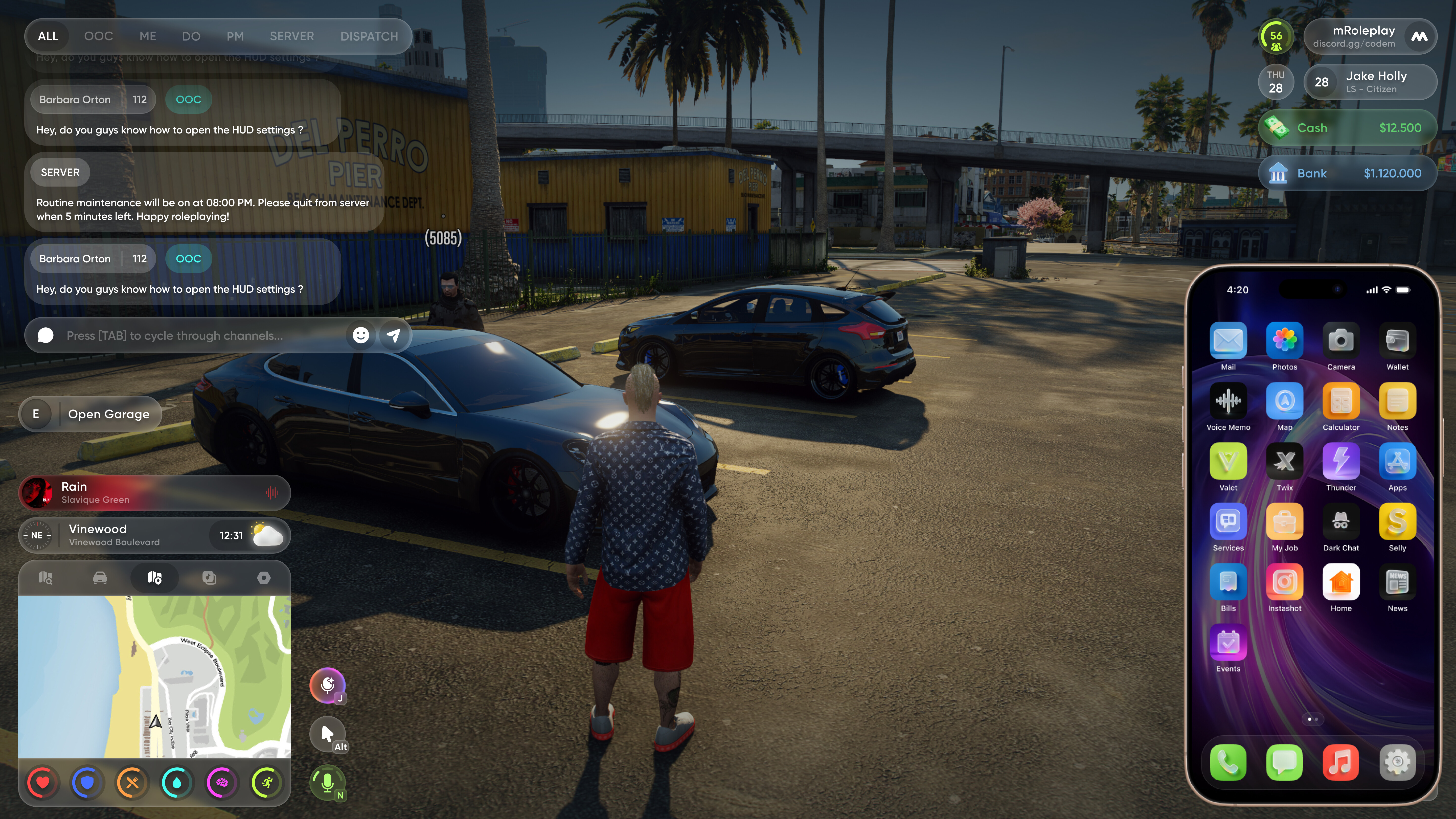Click the minimap showing the beach area
This screenshot has height=819, width=1456.
click(154, 677)
